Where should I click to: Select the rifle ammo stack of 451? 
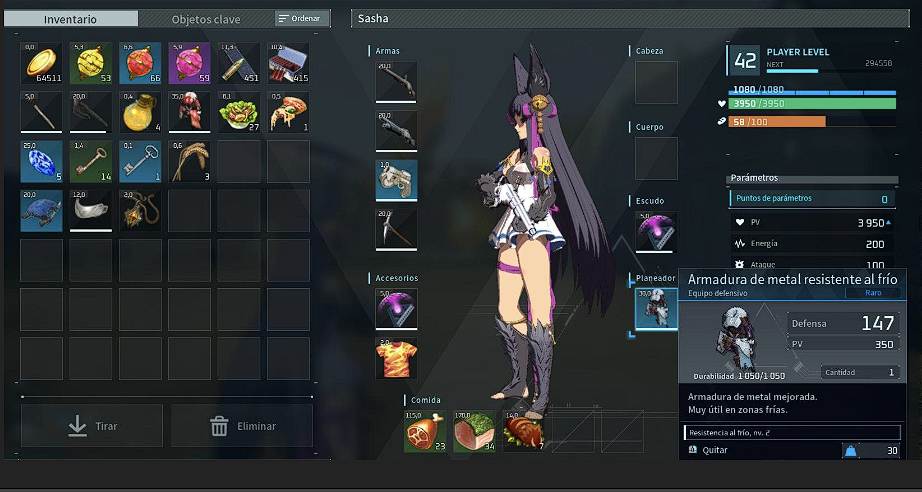[x=238, y=63]
